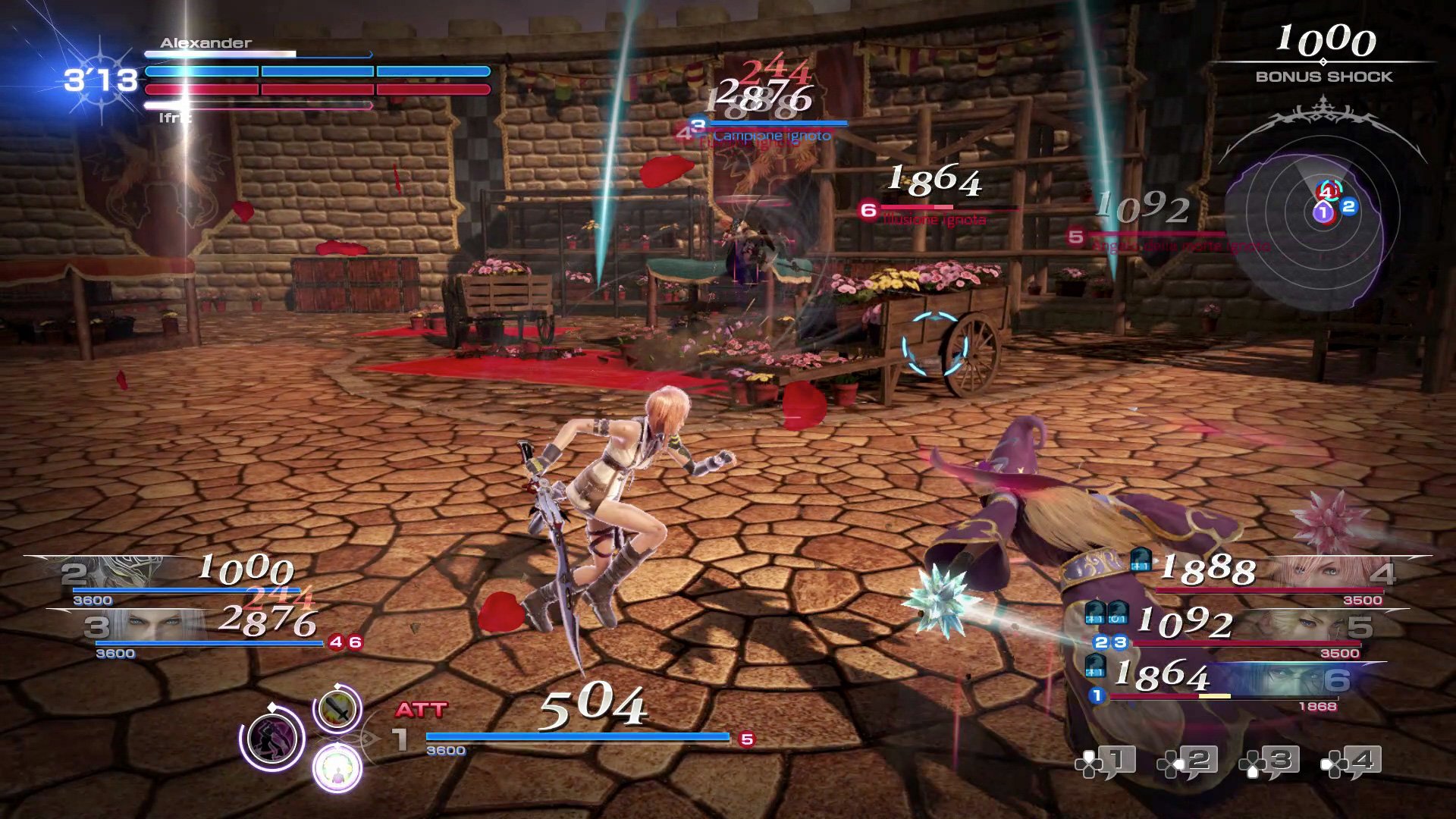Select the highlighted player 6 enemy portrait

coord(1289,679)
